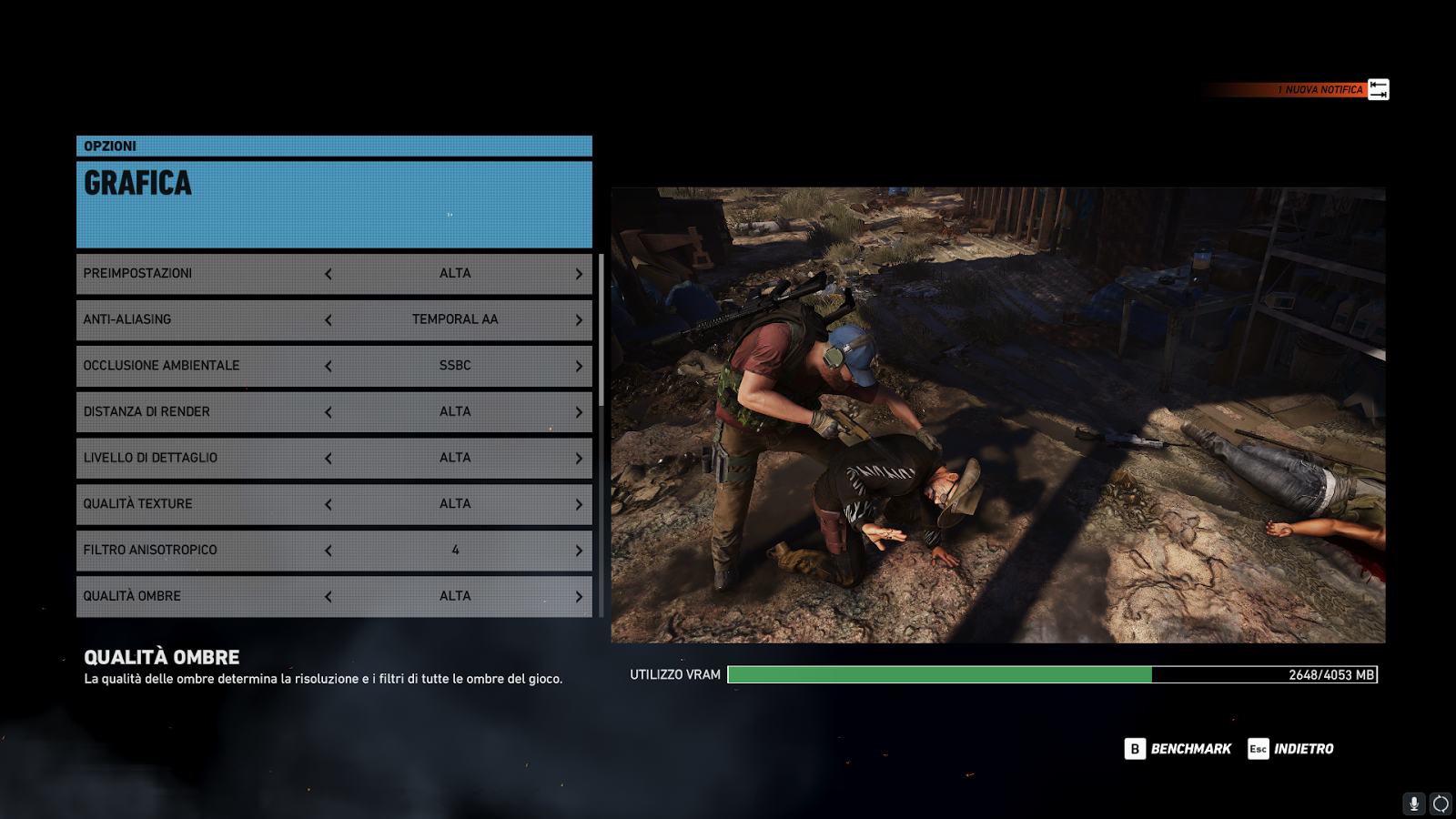Raise Distanza di Render with right arrow

[579, 412]
